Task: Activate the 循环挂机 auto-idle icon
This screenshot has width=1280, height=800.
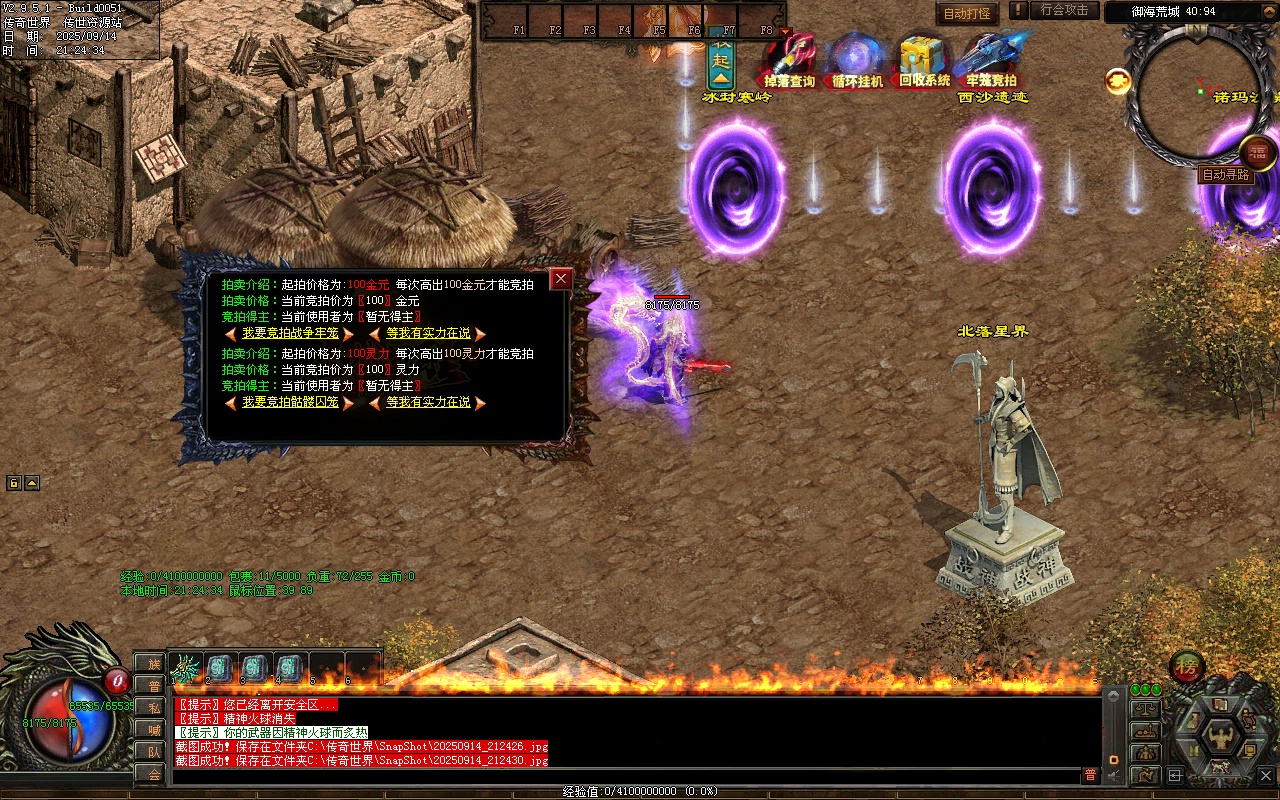Action: 857,62
